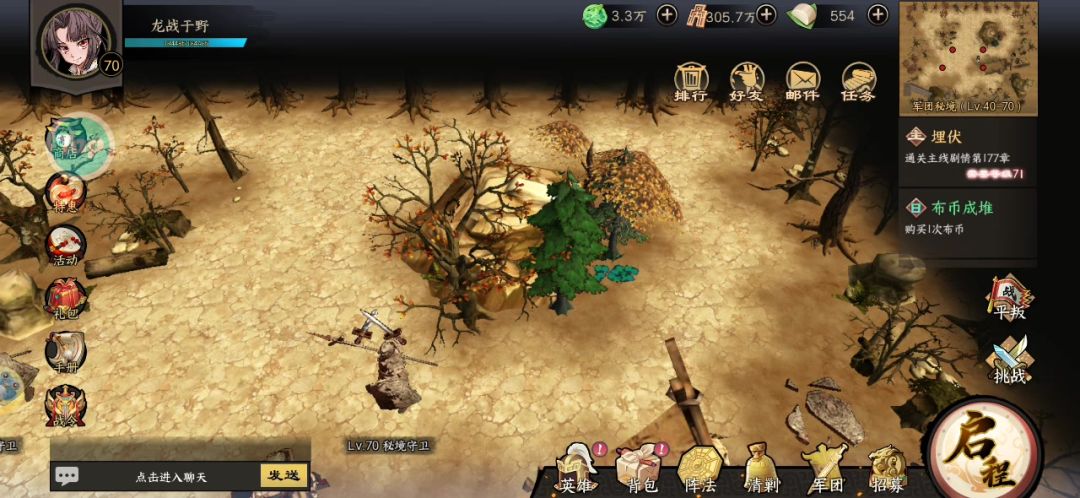
Task: Open the 好友 friends list
Action: click(746, 82)
